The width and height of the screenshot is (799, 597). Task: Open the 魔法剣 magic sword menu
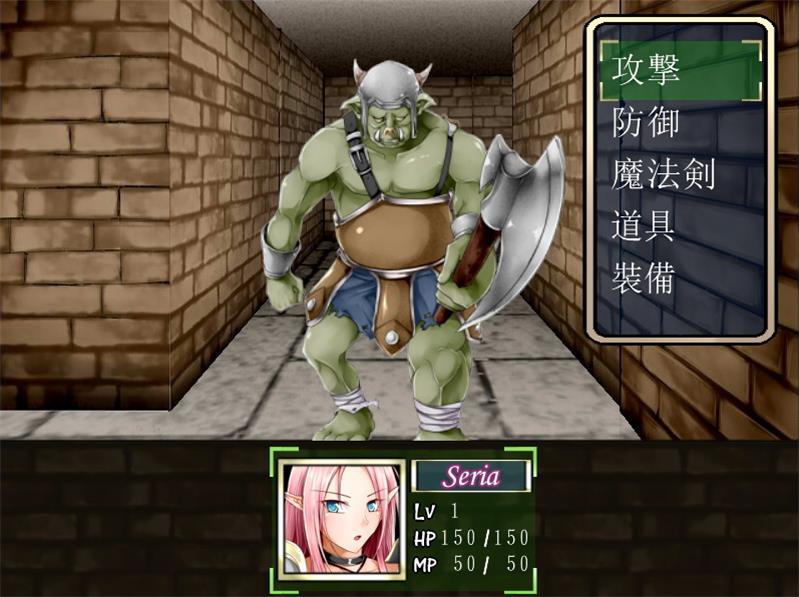tap(664, 174)
